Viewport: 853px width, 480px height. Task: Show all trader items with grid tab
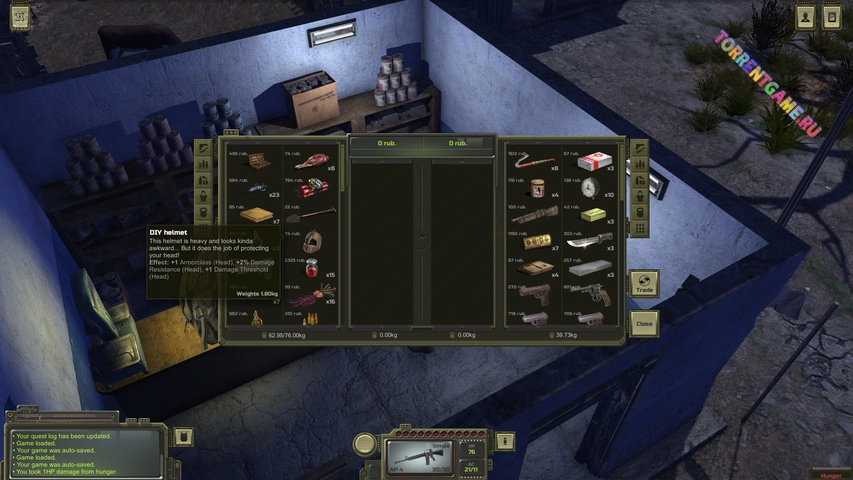[x=640, y=229]
